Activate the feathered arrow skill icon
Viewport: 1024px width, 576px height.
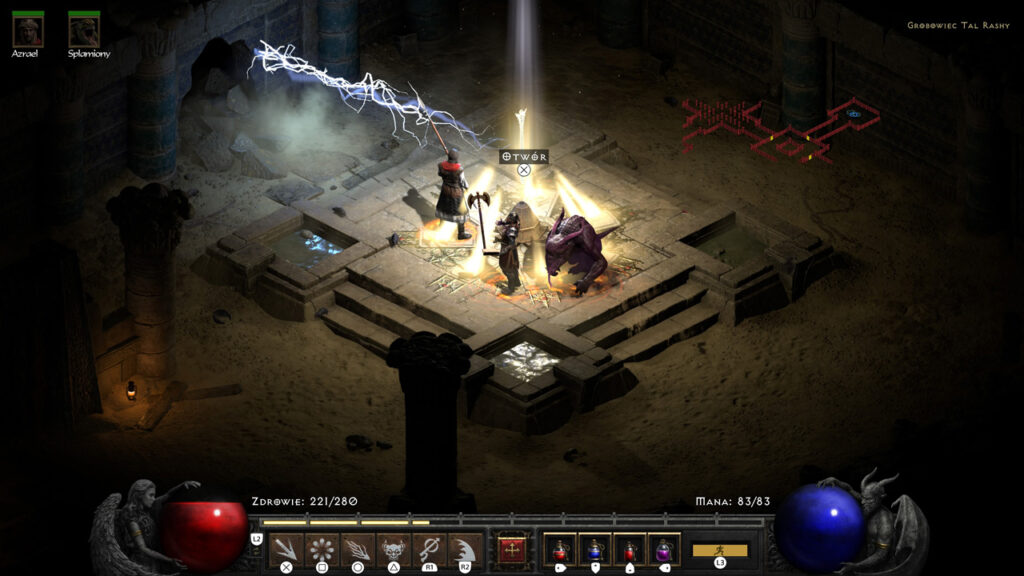point(357,550)
